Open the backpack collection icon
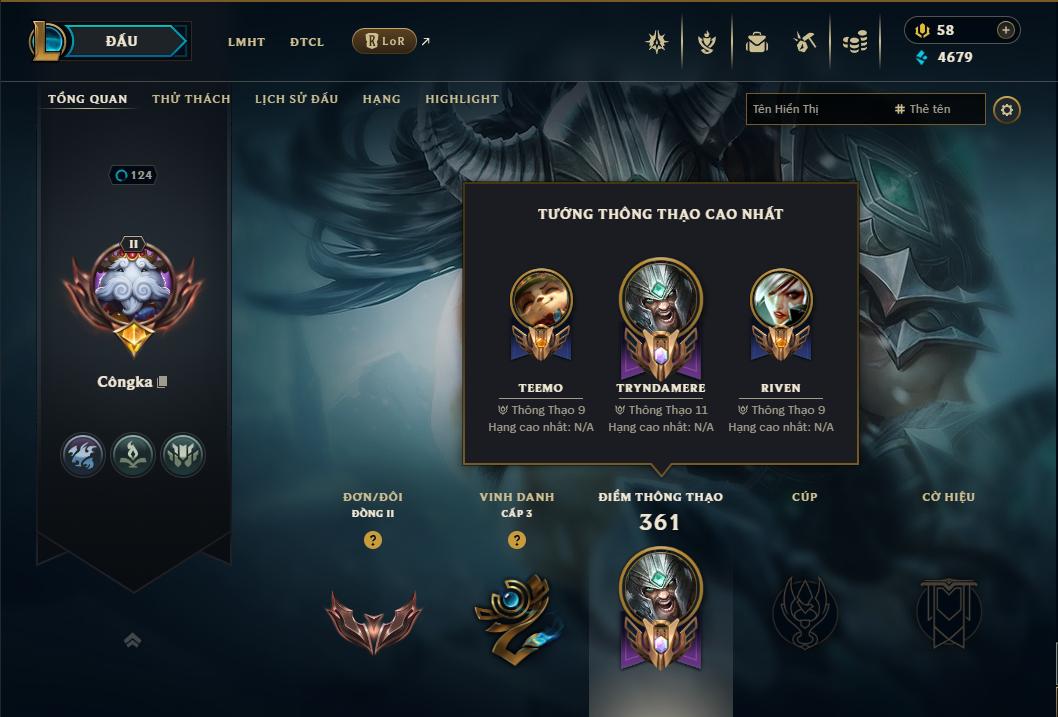This screenshot has height=717, width=1058. (757, 42)
